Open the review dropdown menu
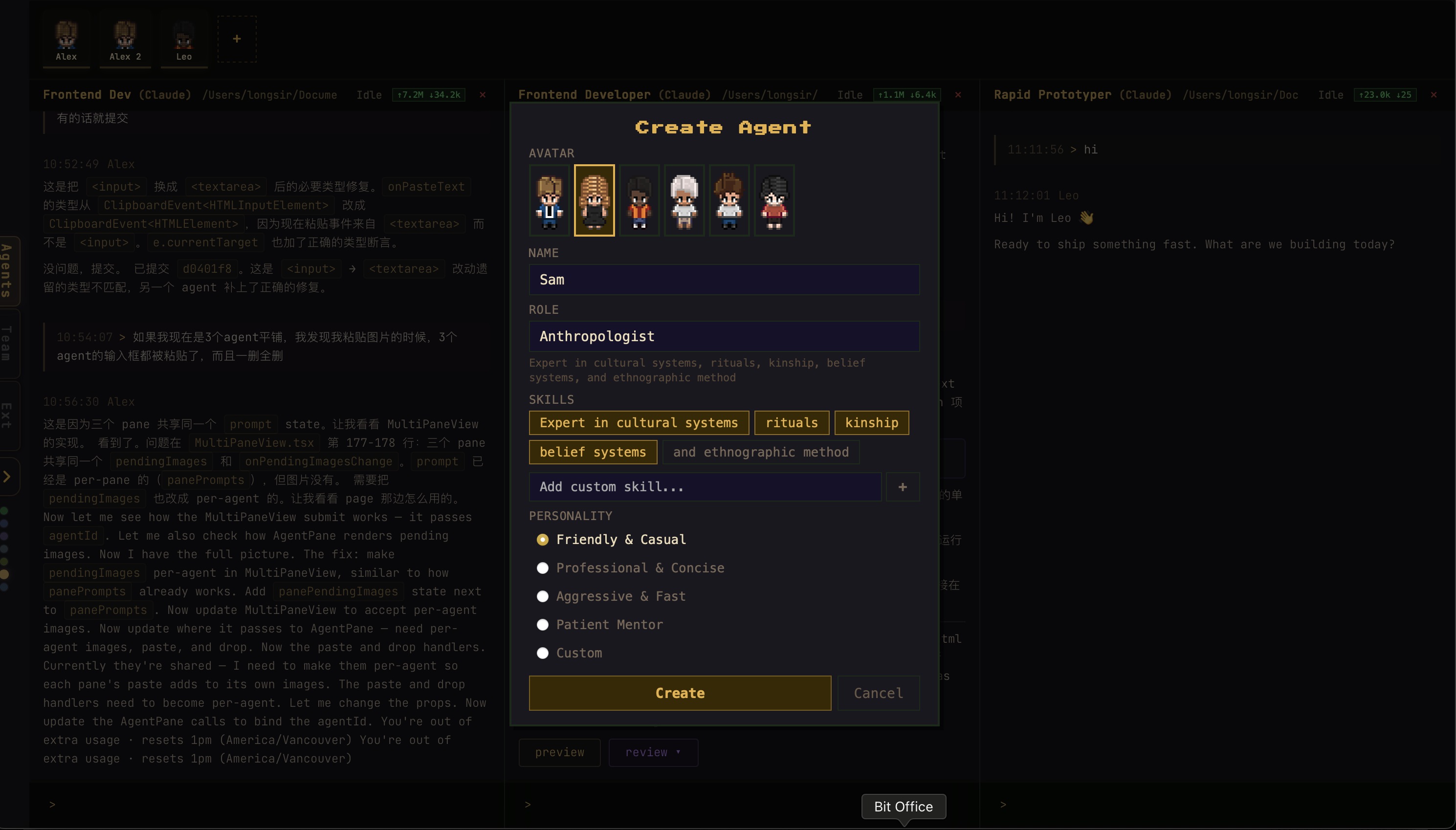 653,752
